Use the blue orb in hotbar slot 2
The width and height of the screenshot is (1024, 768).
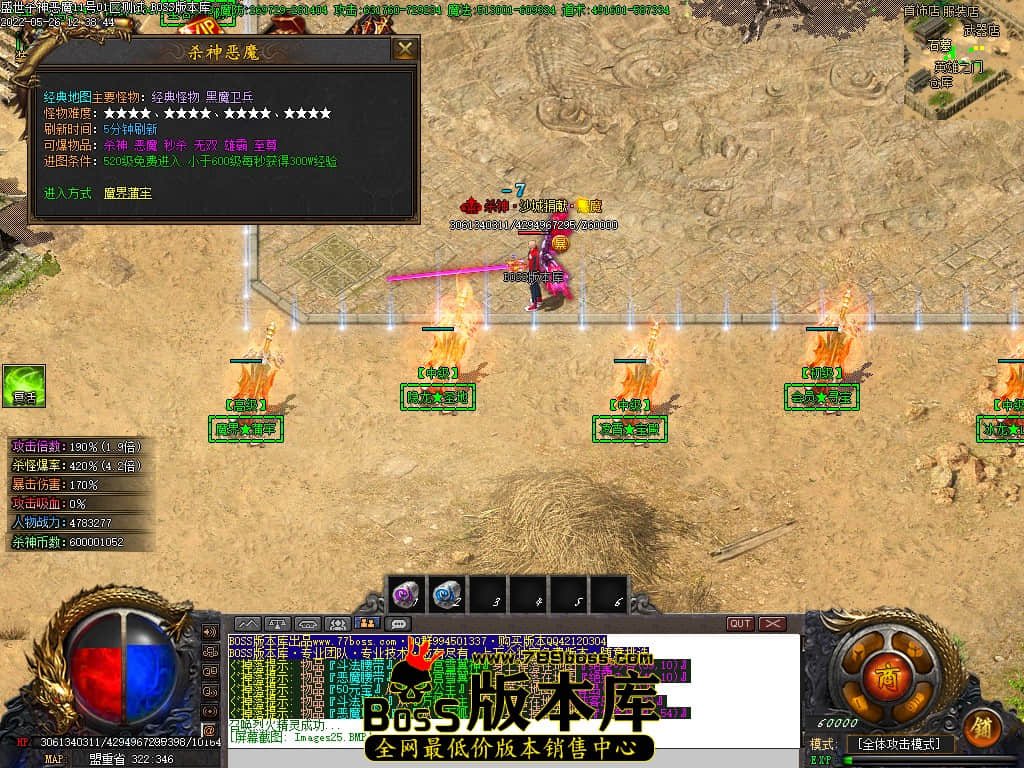pyautogui.click(x=446, y=596)
